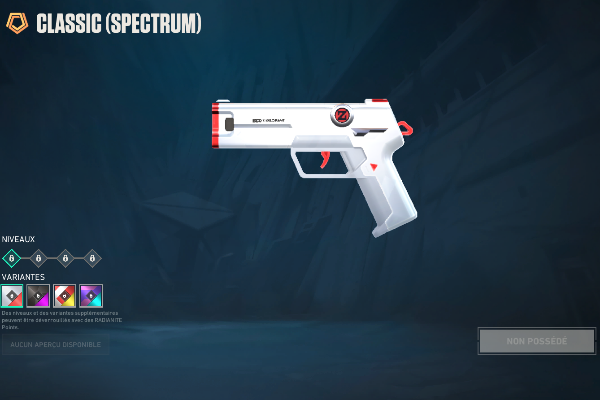Click the NON POSSÉDÉ button
This screenshot has height=400, width=600.
[536, 341]
